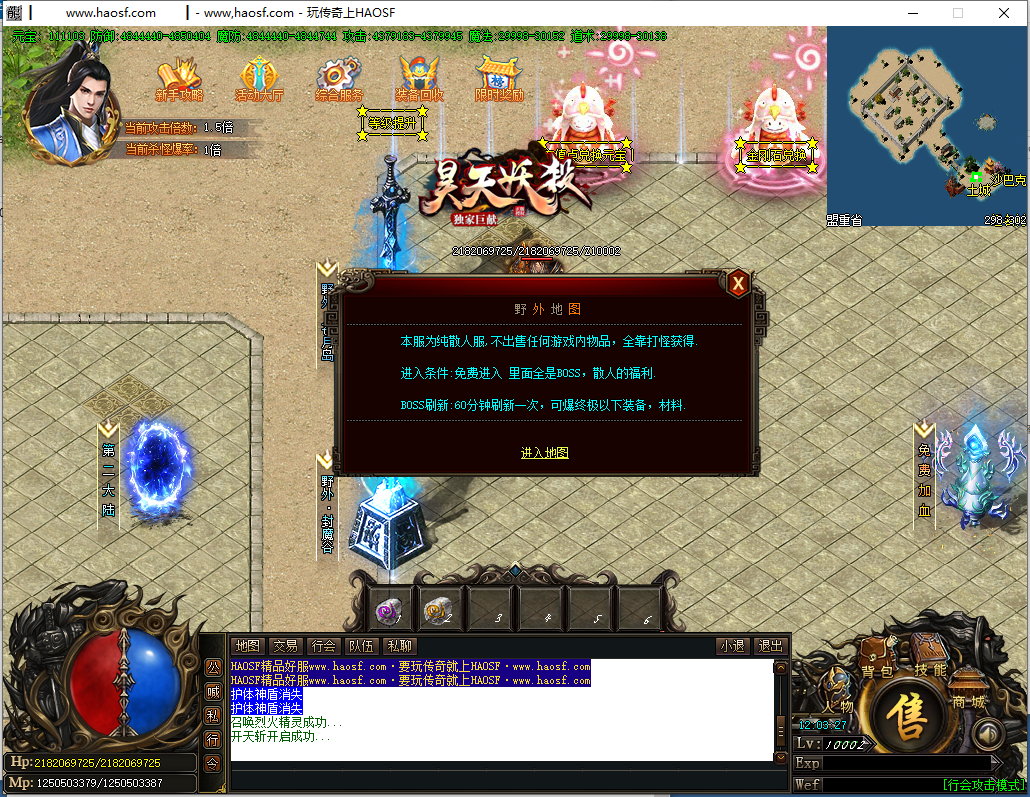The width and height of the screenshot is (1030, 797).
Task: Toggle the sound speaker button
Action: click(x=988, y=735)
